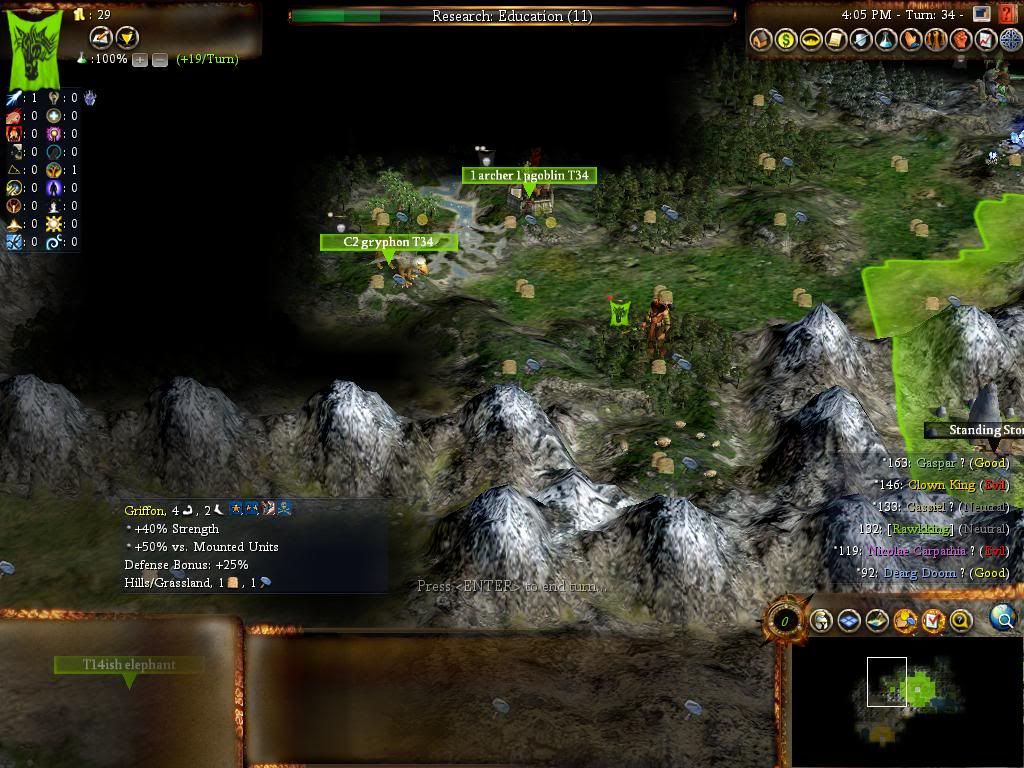Open the domestic advisor house icon
1024x768 pixels.
[x=762, y=40]
